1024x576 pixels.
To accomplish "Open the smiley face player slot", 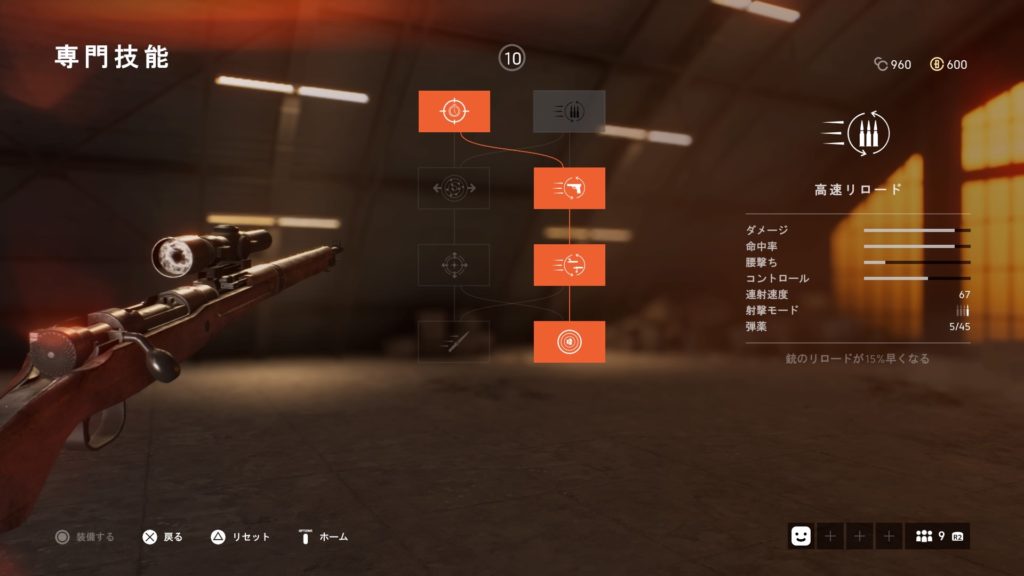I will click(800, 537).
